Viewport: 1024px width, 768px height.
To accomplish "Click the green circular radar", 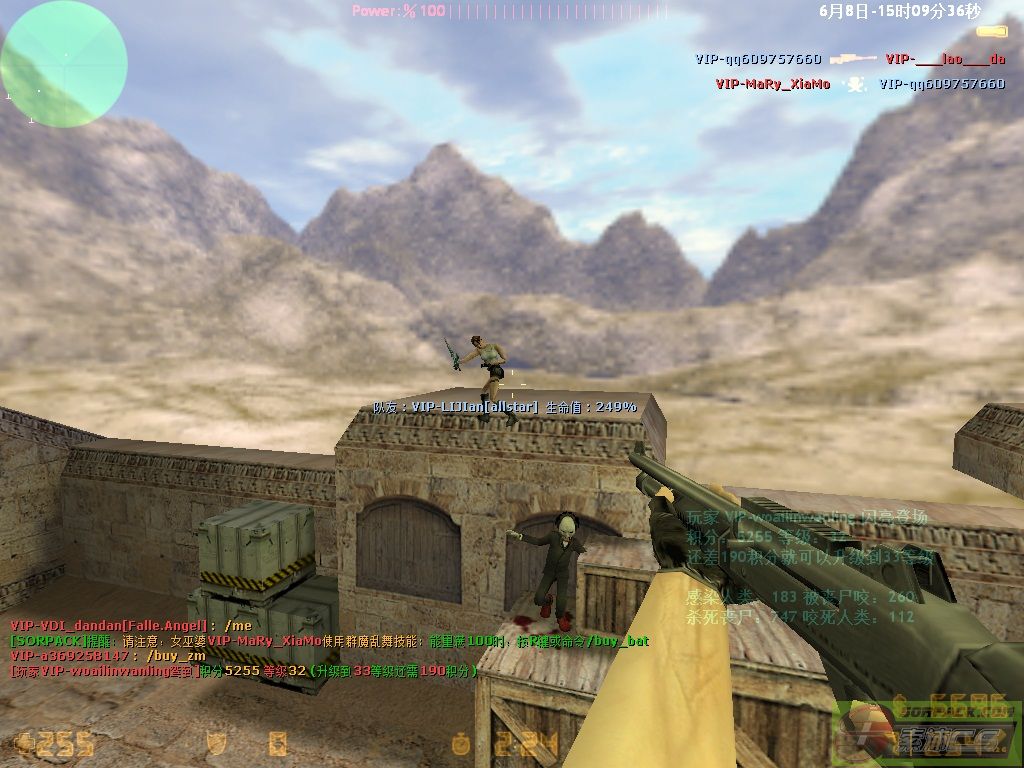I will (x=64, y=64).
